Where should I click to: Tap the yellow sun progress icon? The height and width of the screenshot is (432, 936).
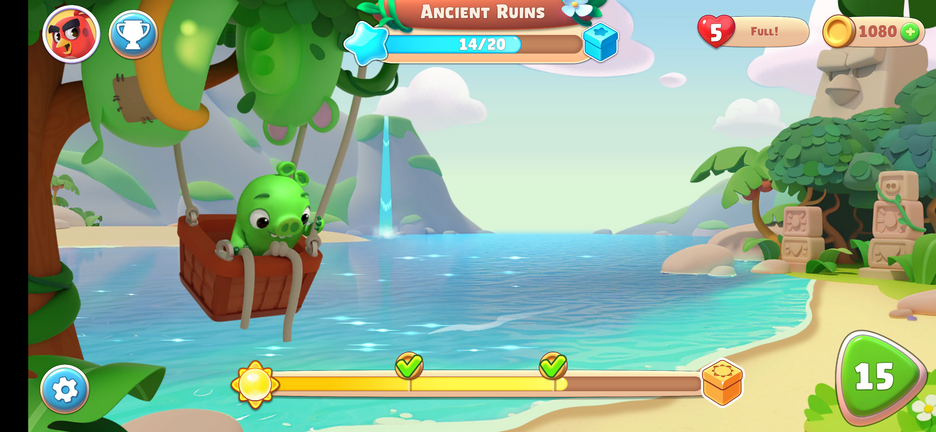[255, 383]
